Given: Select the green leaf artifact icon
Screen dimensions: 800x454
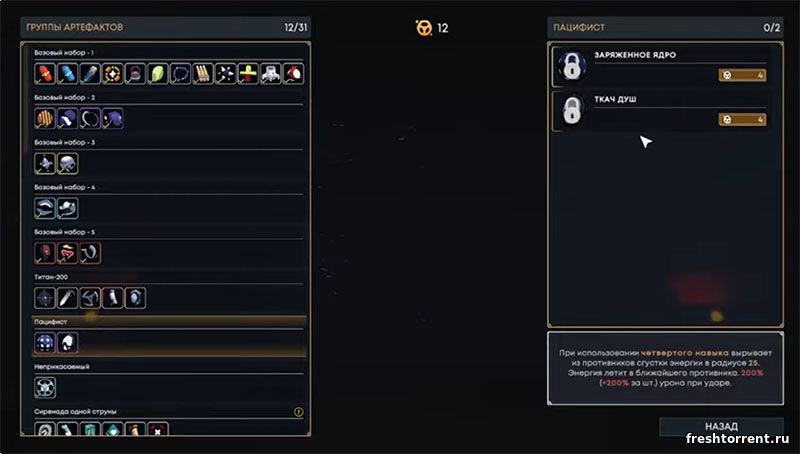Looking at the screenshot, I should click(x=158, y=73).
